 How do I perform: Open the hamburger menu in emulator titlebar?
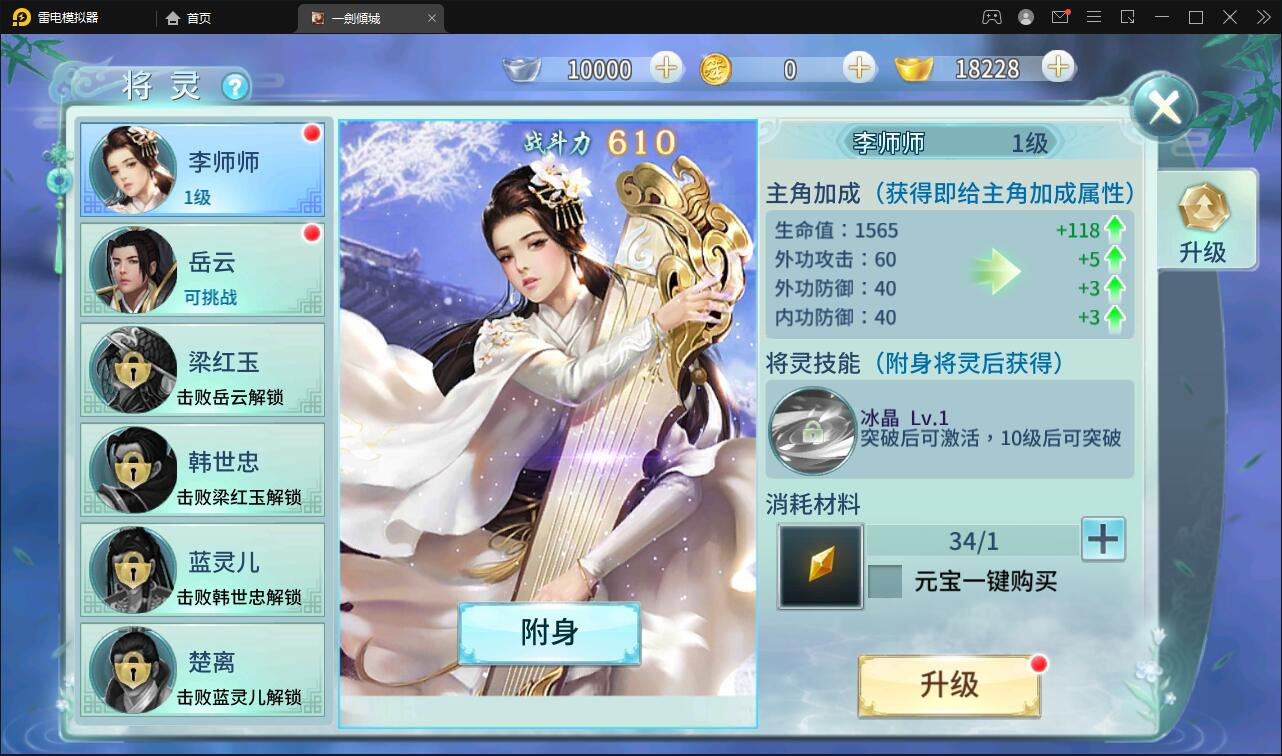coord(1094,17)
